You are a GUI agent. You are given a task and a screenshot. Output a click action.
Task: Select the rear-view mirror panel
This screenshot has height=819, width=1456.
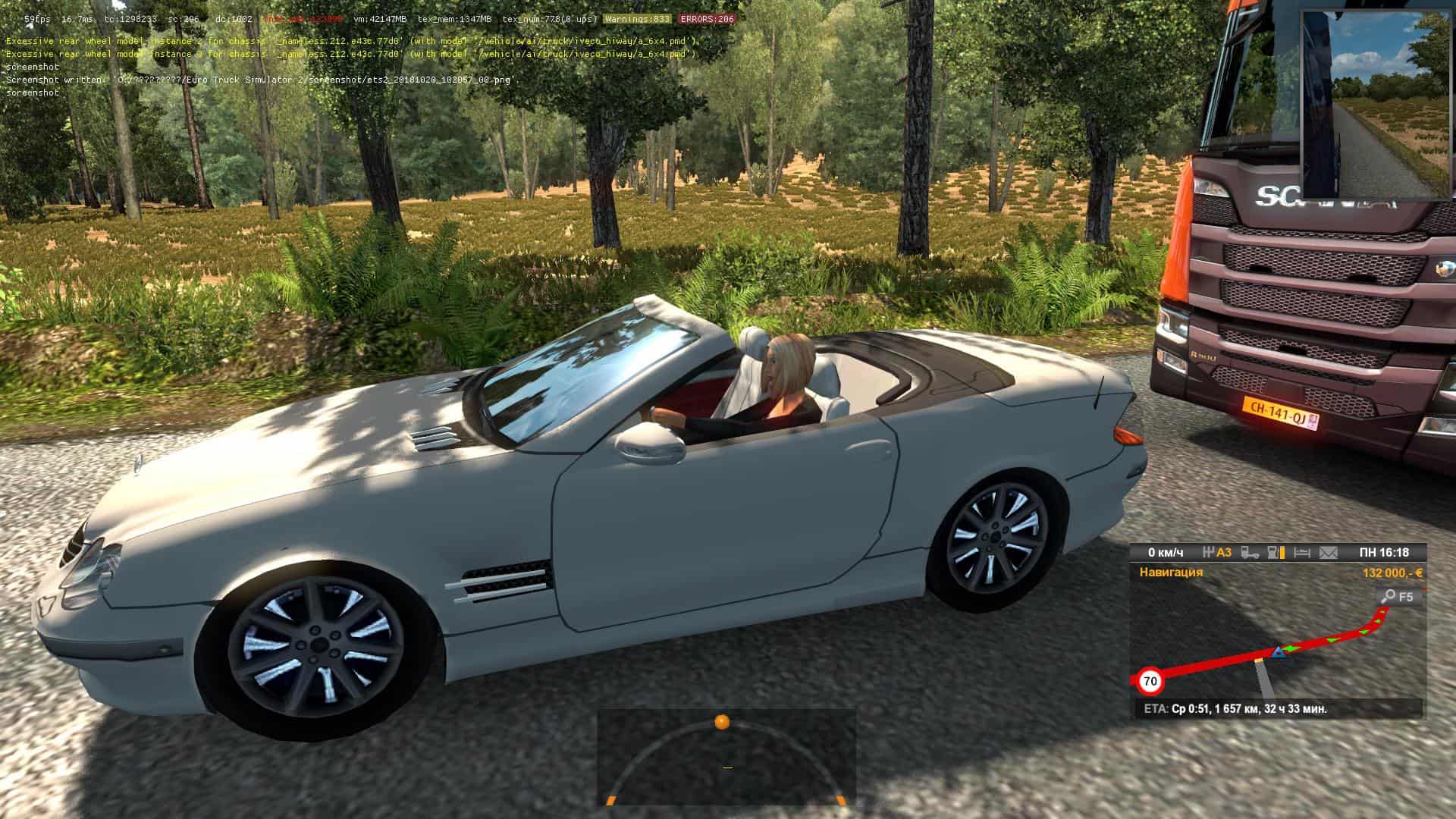click(1374, 105)
